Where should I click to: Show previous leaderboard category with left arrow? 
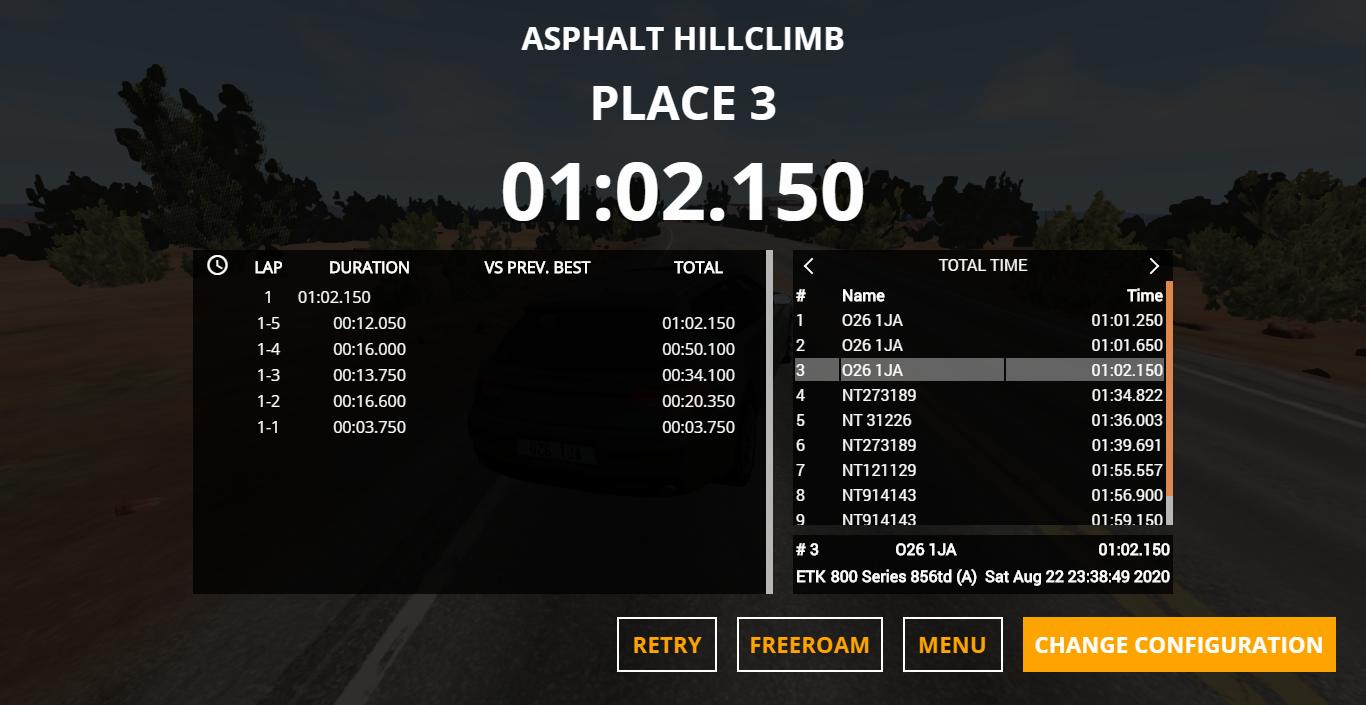point(809,266)
